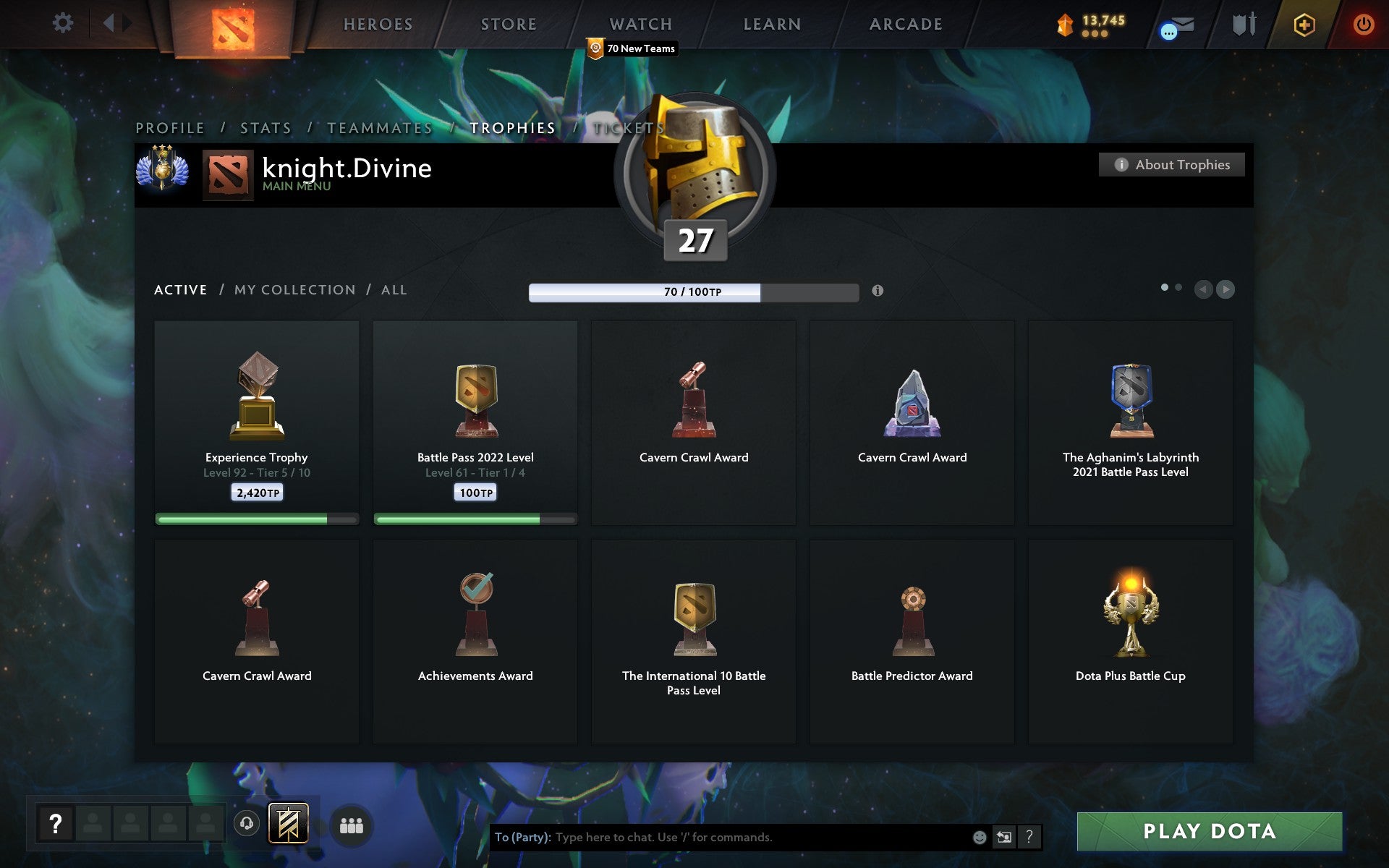Select the ALL trophy filter
The image size is (1389, 868).
[394, 289]
